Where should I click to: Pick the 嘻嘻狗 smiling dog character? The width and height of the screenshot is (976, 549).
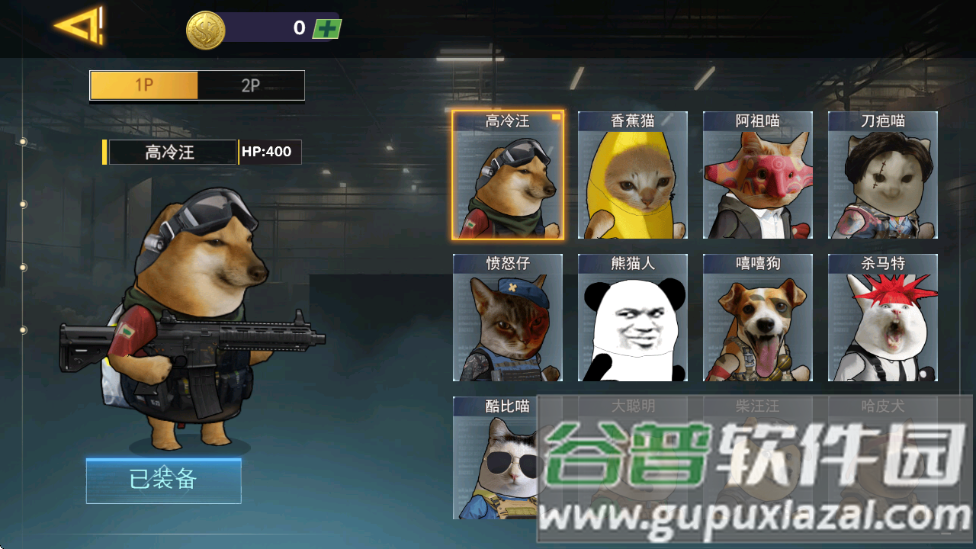[x=757, y=318]
